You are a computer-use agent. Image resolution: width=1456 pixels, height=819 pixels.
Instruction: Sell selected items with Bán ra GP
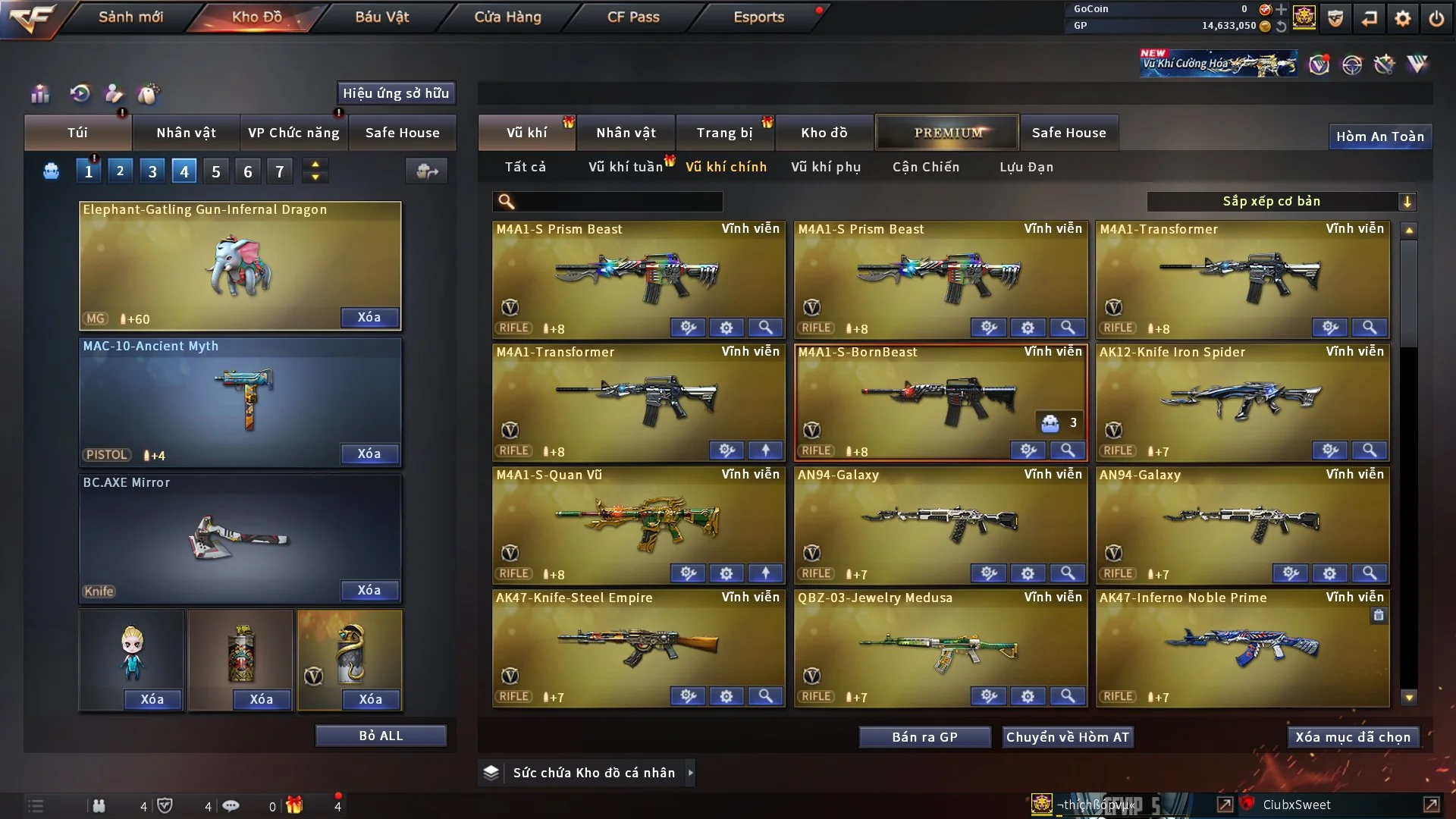point(924,737)
